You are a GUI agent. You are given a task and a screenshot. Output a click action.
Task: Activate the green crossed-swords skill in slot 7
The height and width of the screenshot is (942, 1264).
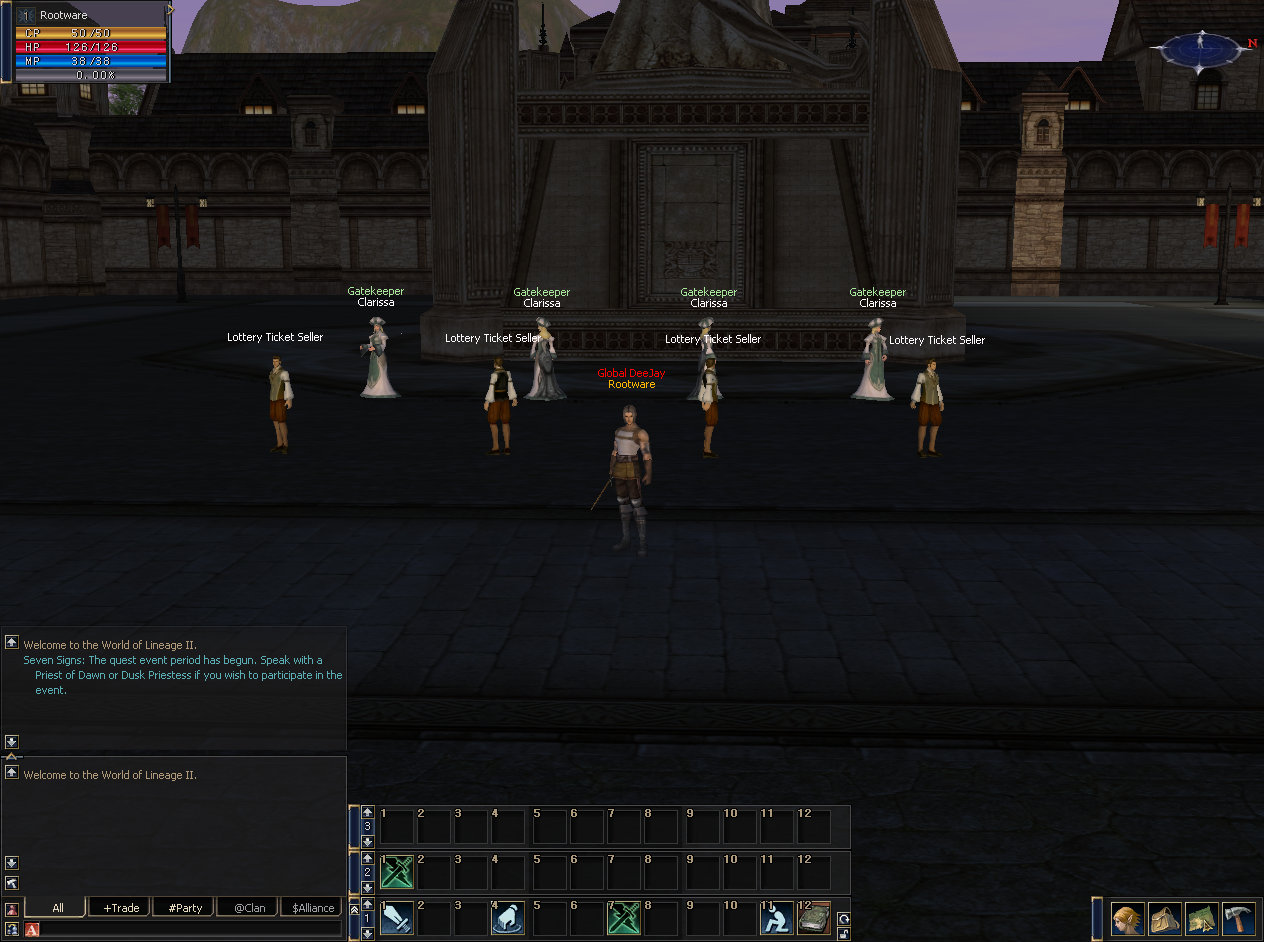[624, 918]
